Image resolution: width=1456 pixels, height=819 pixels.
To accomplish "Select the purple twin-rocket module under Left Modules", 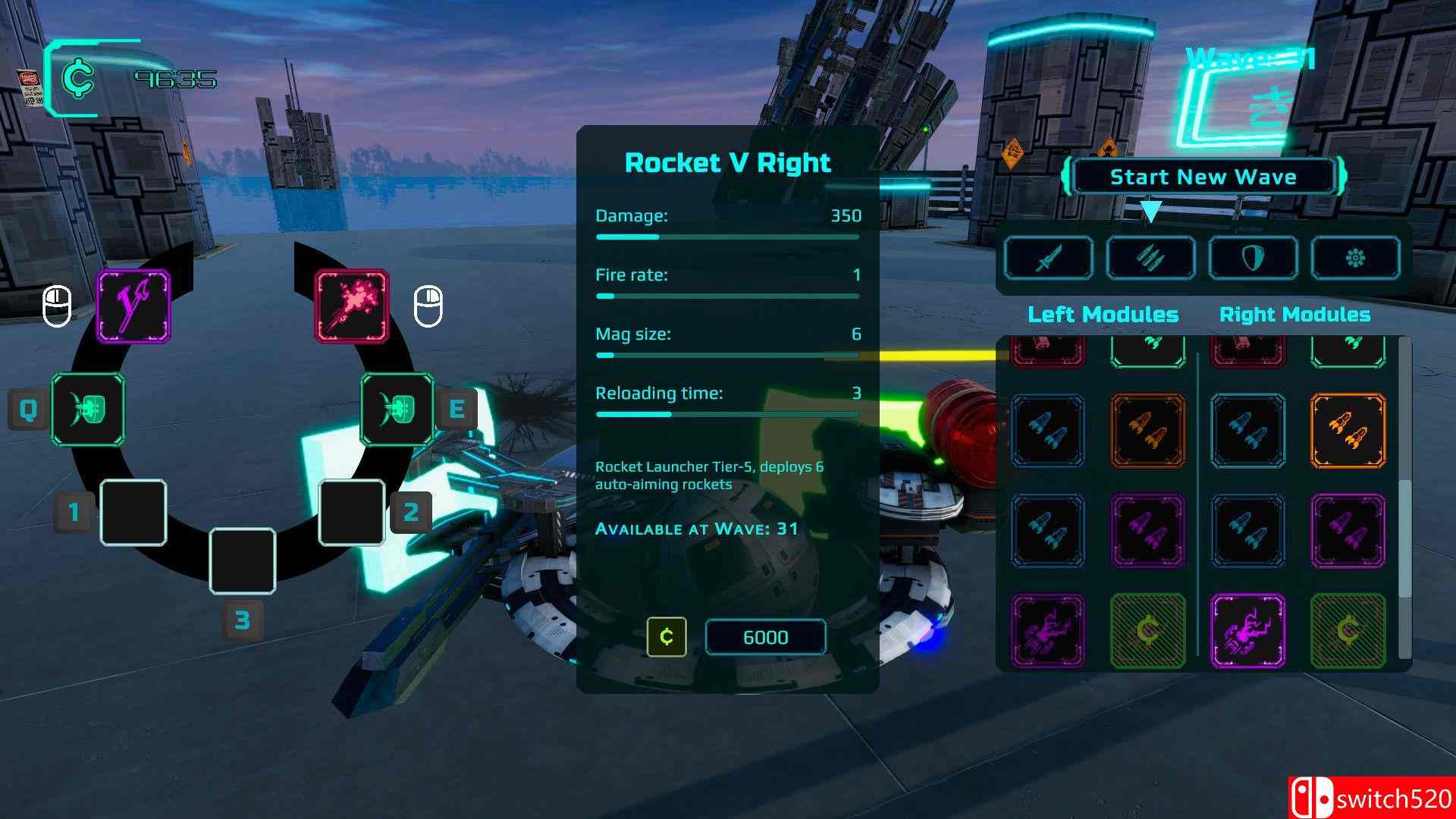I will (1148, 530).
